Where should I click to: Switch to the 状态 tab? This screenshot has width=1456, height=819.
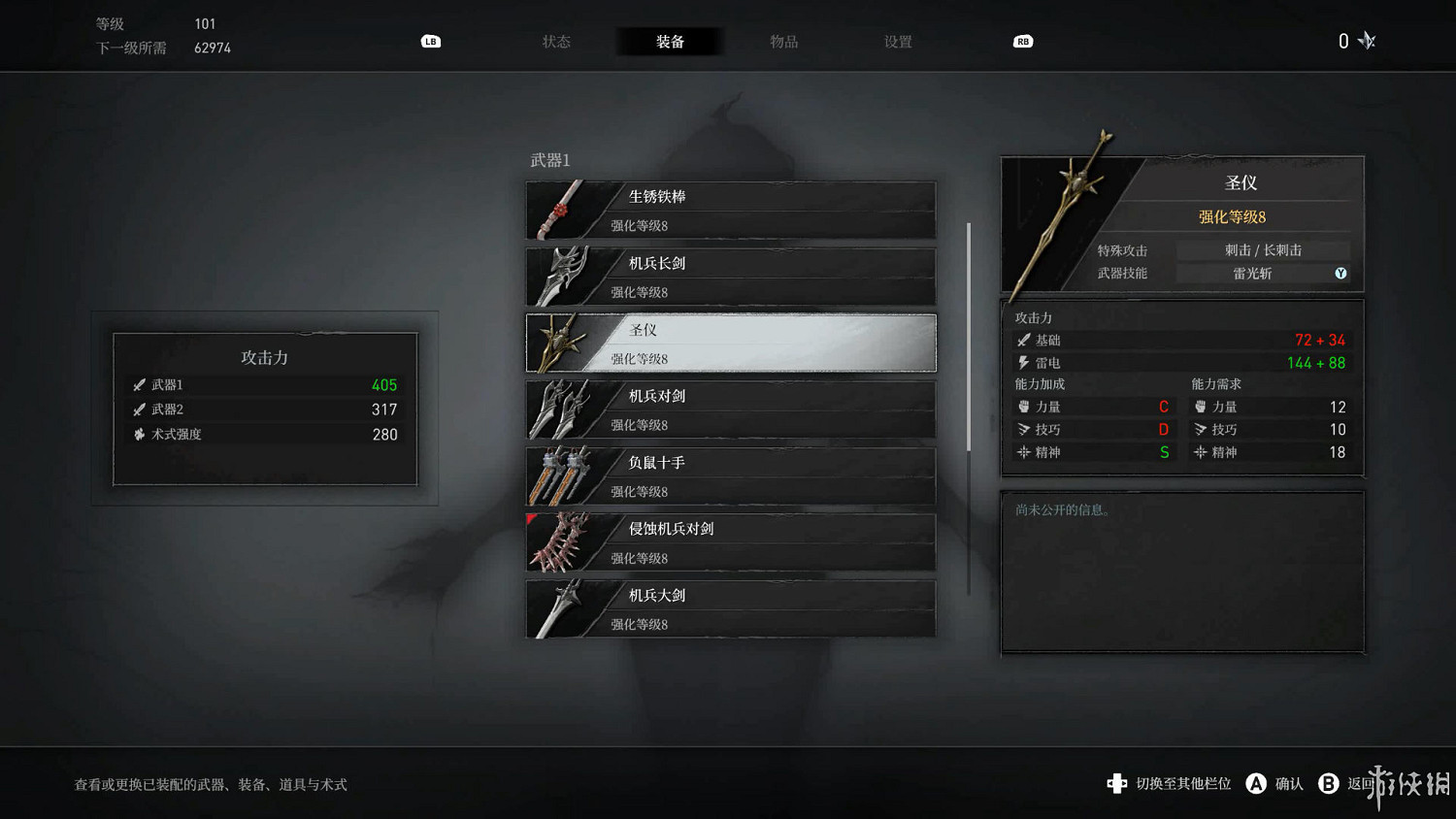click(x=556, y=42)
